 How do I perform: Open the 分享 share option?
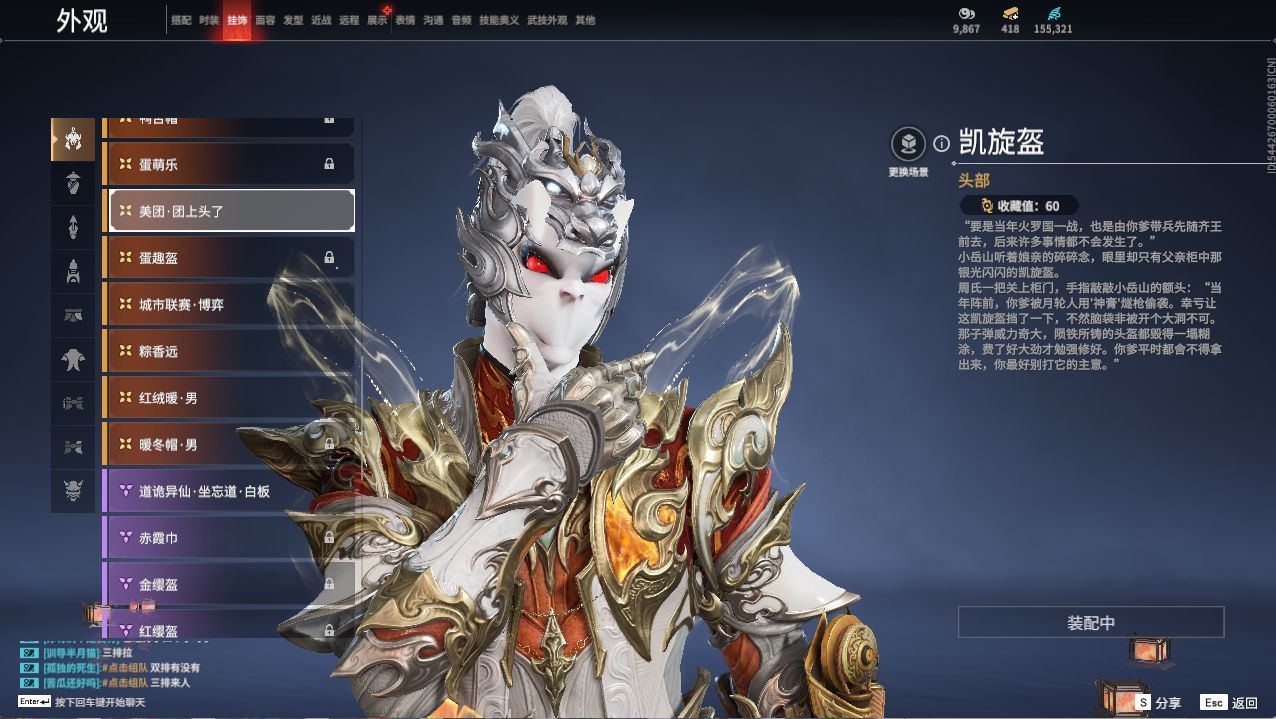[x=1158, y=703]
